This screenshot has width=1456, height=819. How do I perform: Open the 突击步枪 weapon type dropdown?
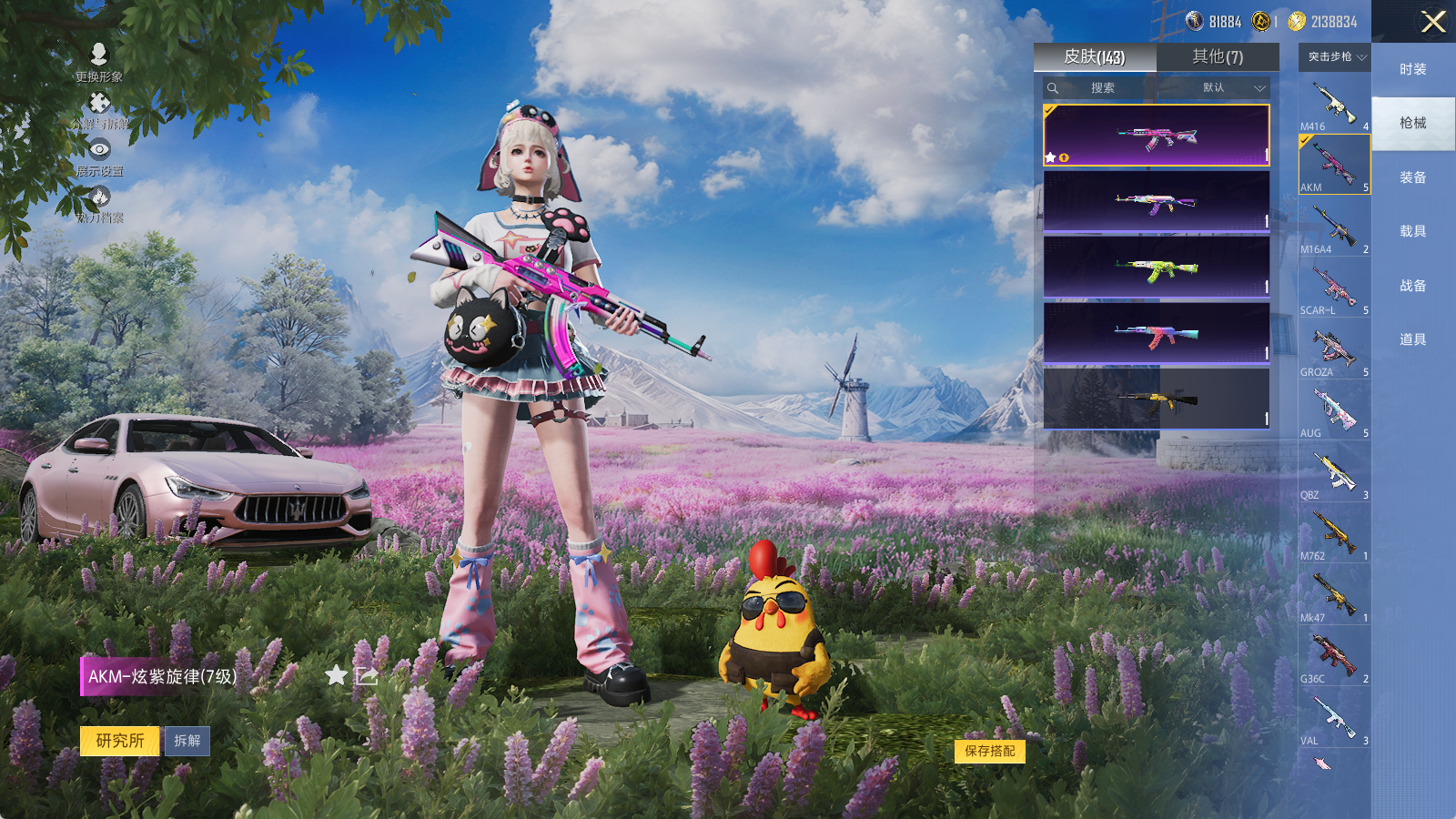pos(1336,57)
